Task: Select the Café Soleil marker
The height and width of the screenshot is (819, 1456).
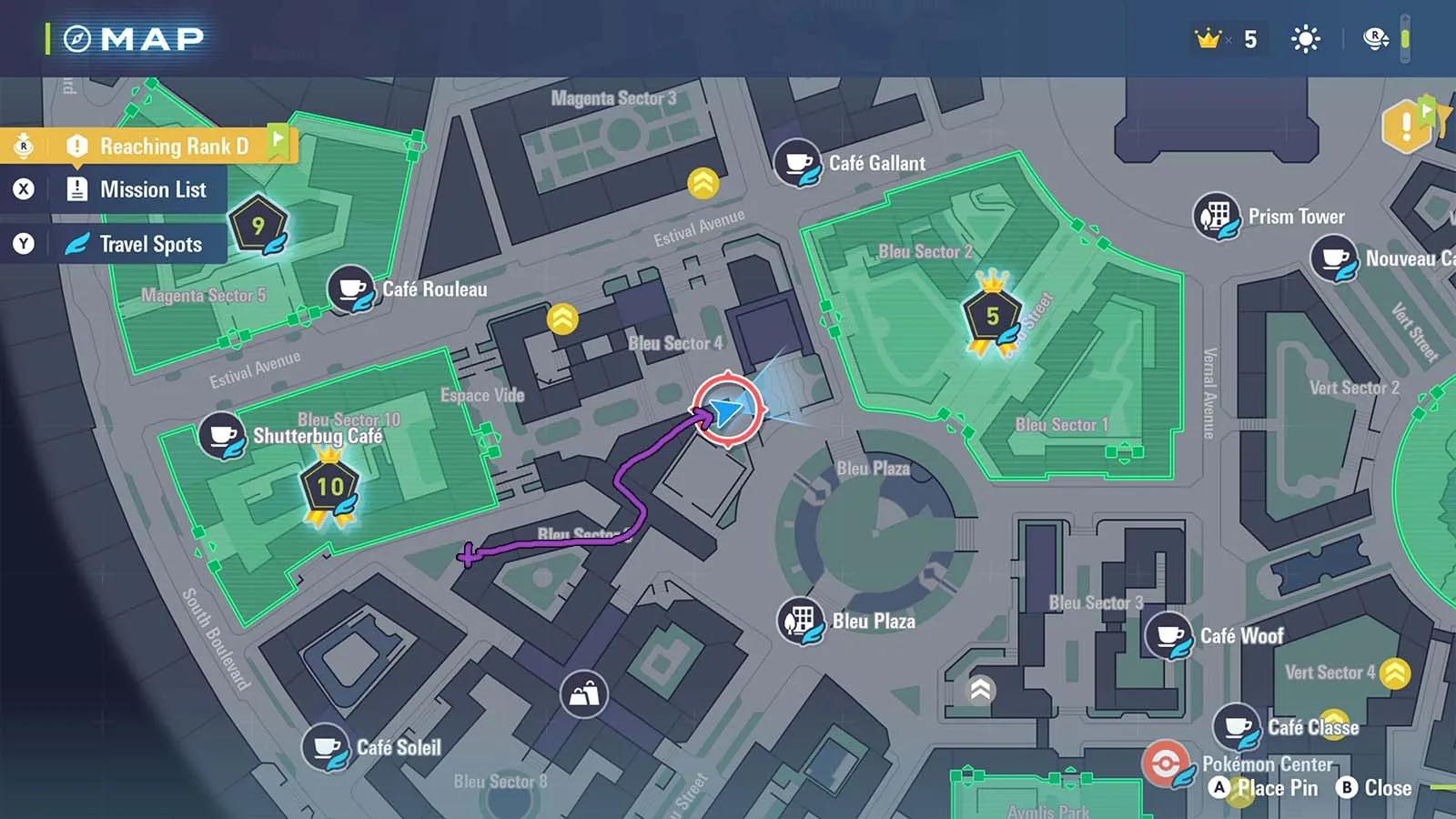Action: (326, 746)
